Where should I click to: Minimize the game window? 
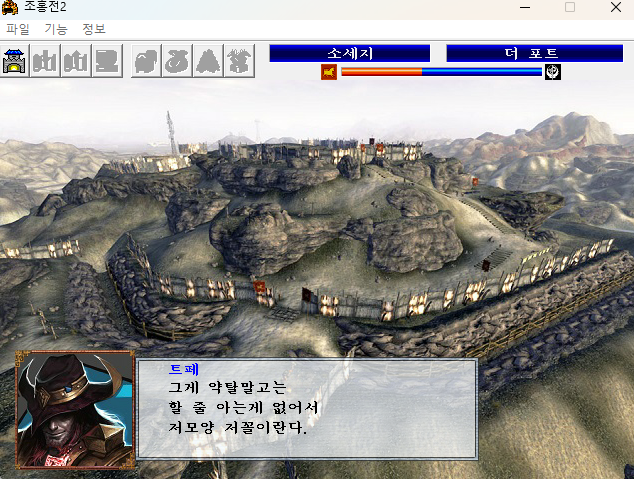coord(524,8)
